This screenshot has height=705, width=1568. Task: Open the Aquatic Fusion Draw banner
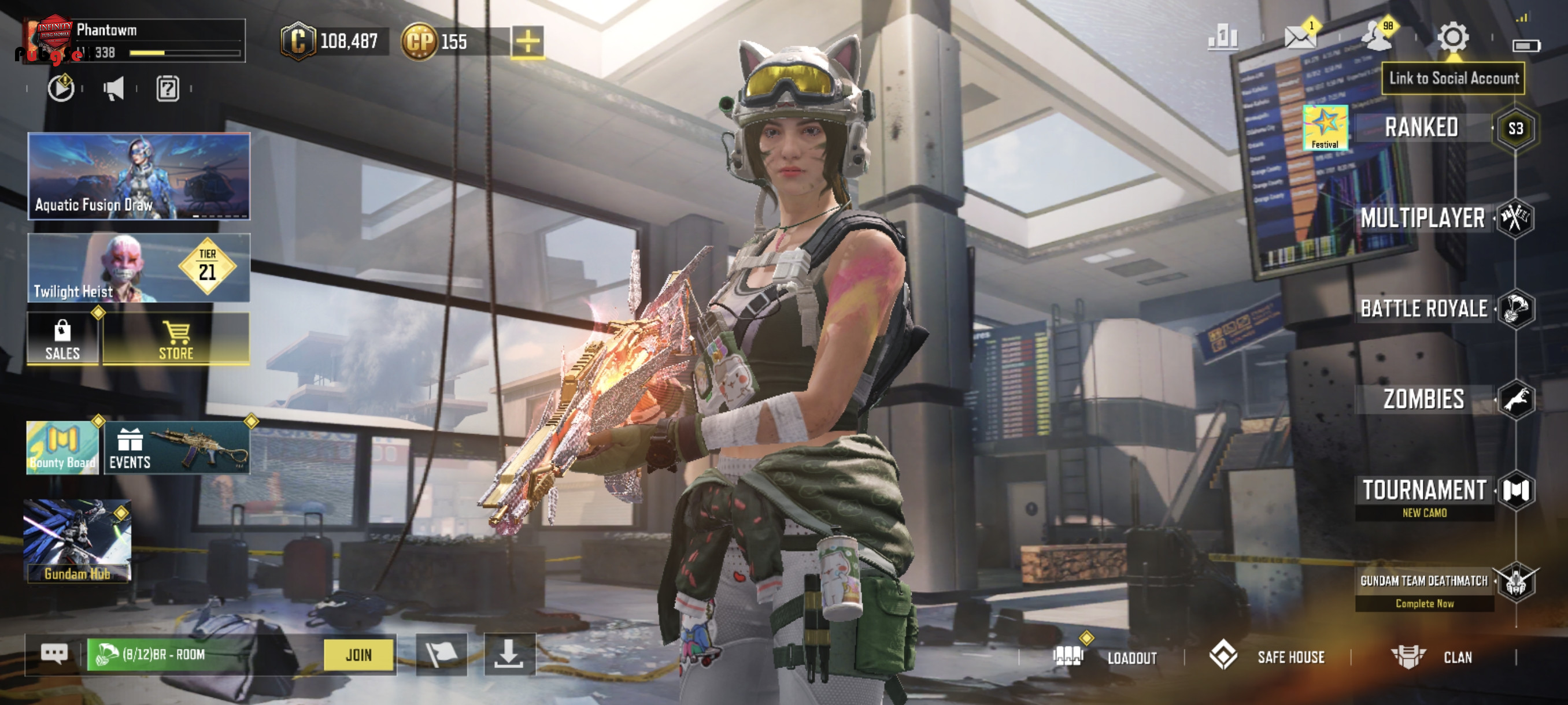click(x=139, y=176)
